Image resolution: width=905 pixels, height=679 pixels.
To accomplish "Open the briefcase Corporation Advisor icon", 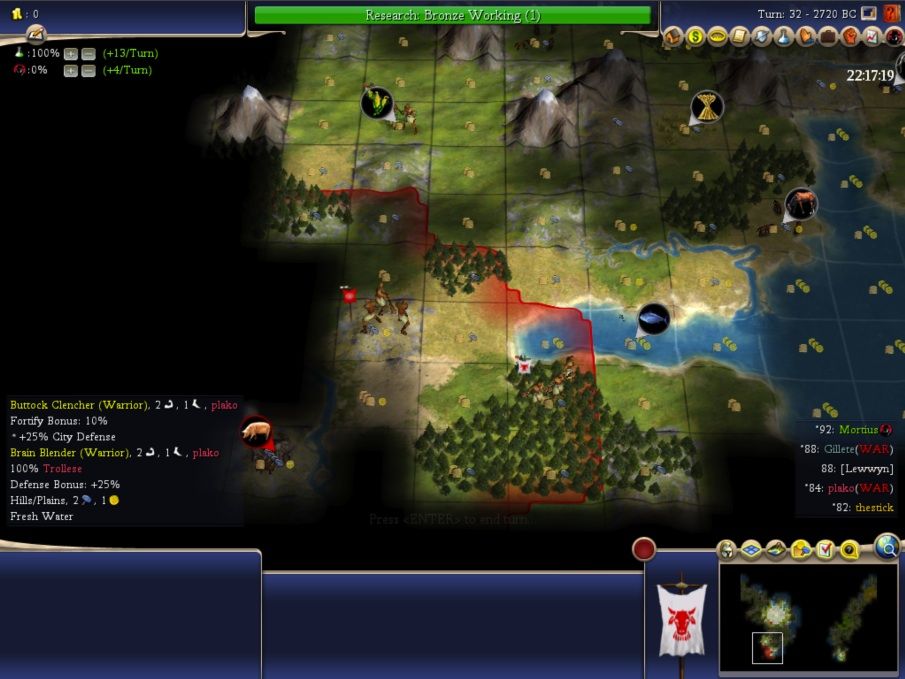I will pyautogui.click(x=828, y=37).
